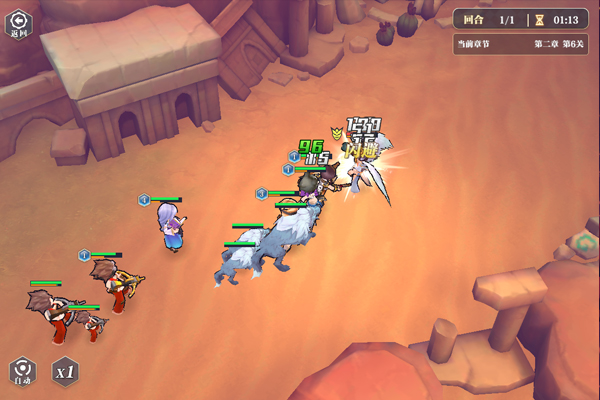Go back using the 返回 button

[x=18, y=23]
